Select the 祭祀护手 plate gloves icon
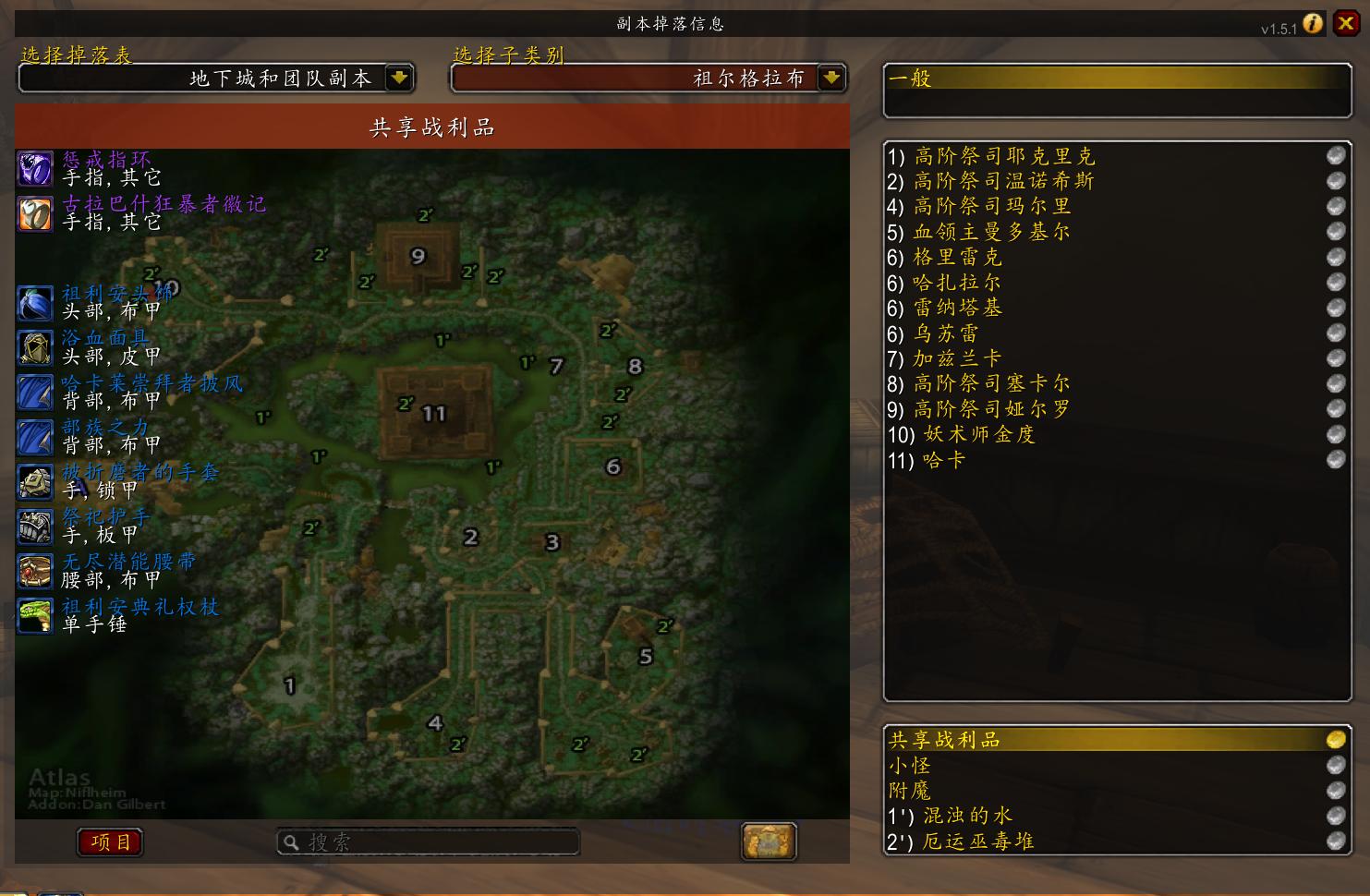Screen dimensions: 1370x896 pyautogui.click(x=34, y=527)
